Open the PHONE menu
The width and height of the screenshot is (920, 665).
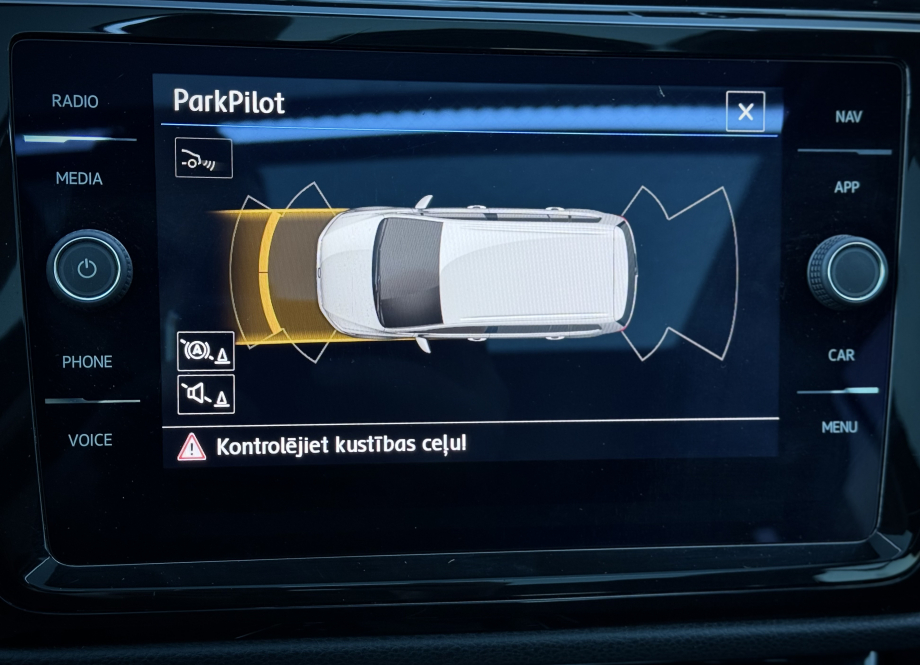tap(87, 362)
